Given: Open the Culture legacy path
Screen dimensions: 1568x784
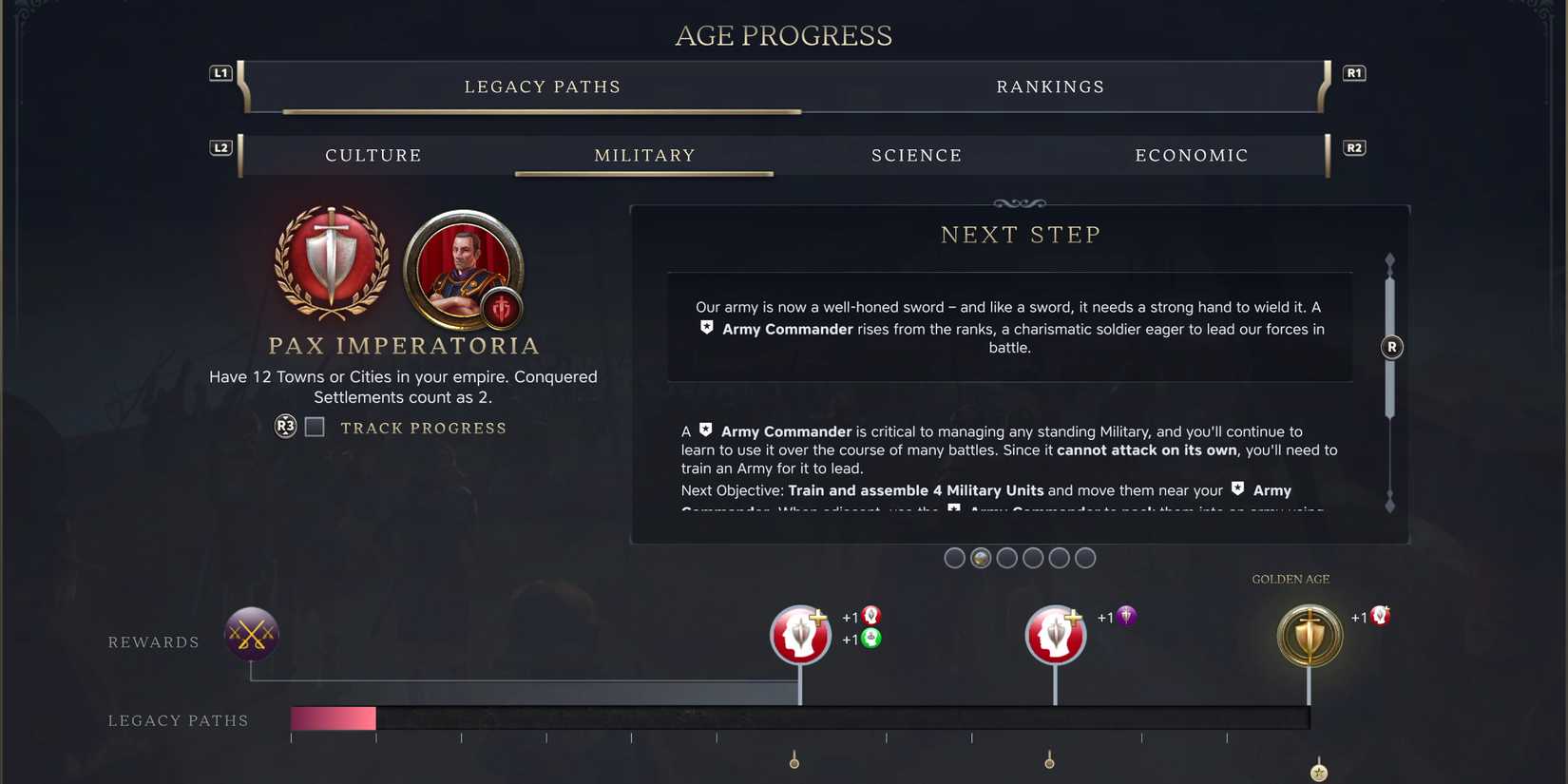Looking at the screenshot, I should pyautogui.click(x=373, y=155).
